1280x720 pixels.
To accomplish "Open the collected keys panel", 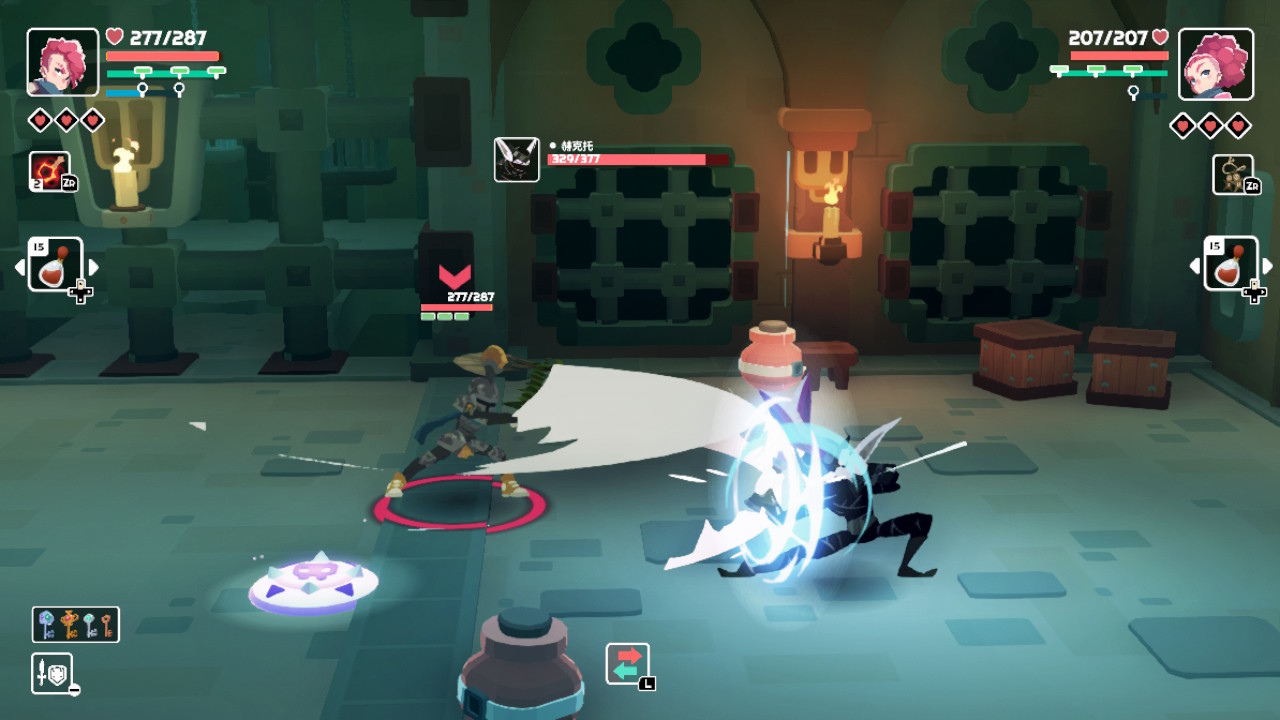I will pos(76,624).
